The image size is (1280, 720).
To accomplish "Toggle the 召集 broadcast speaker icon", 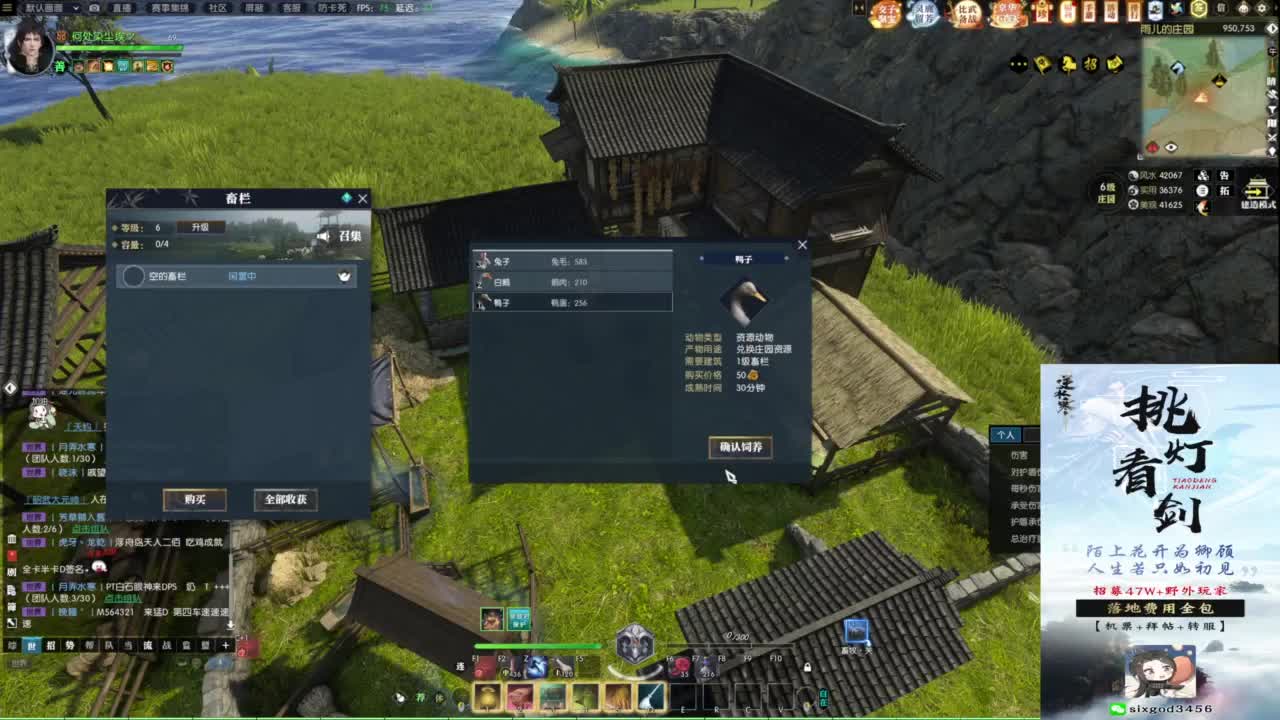I will (323, 237).
